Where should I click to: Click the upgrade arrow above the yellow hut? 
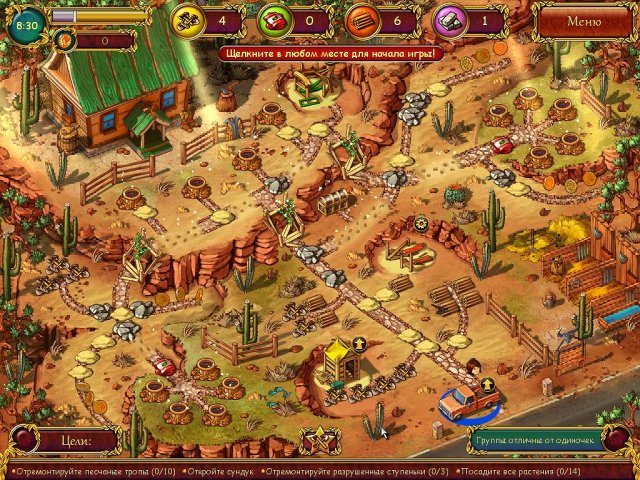click(x=359, y=343)
